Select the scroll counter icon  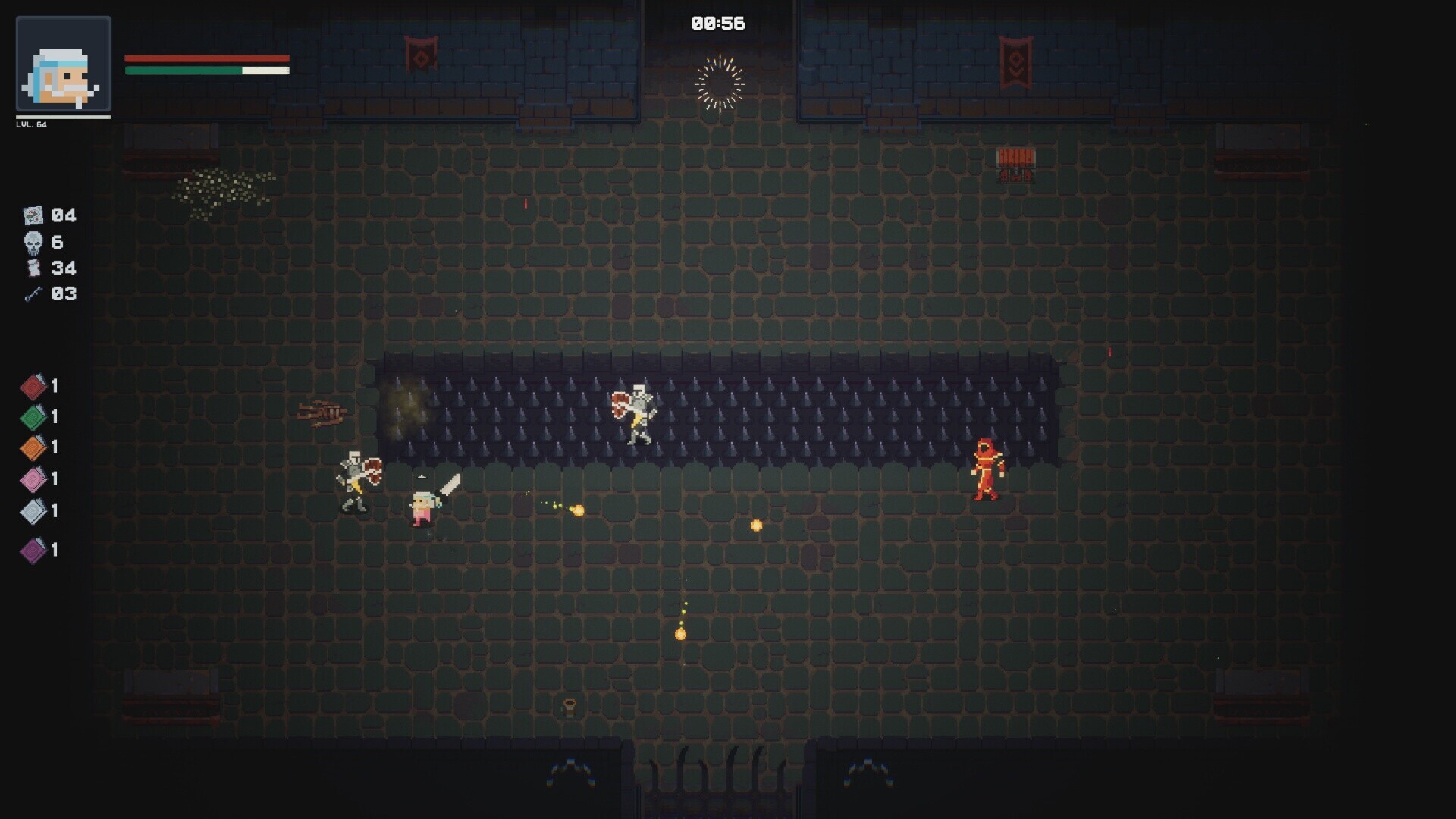33,268
